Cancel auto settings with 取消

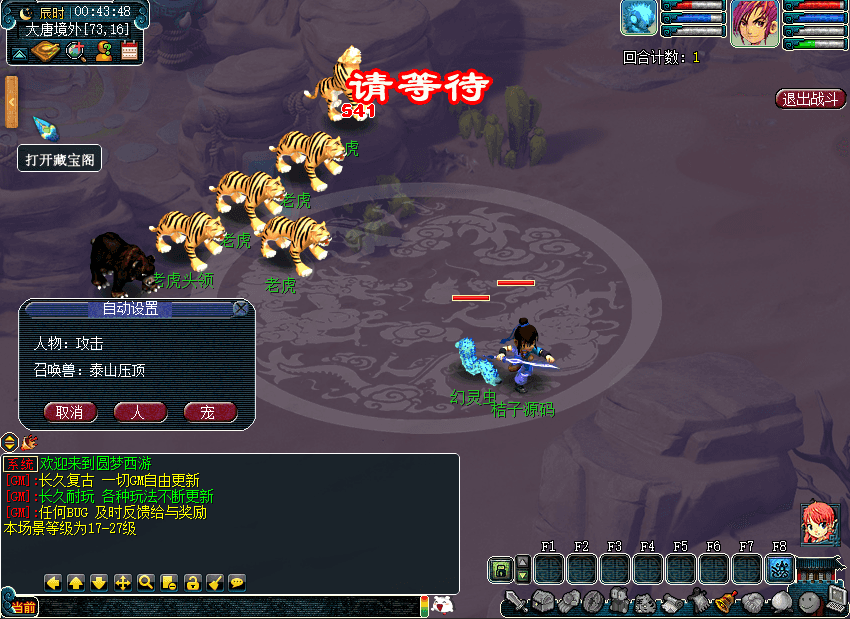pyautogui.click(x=70, y=412)
